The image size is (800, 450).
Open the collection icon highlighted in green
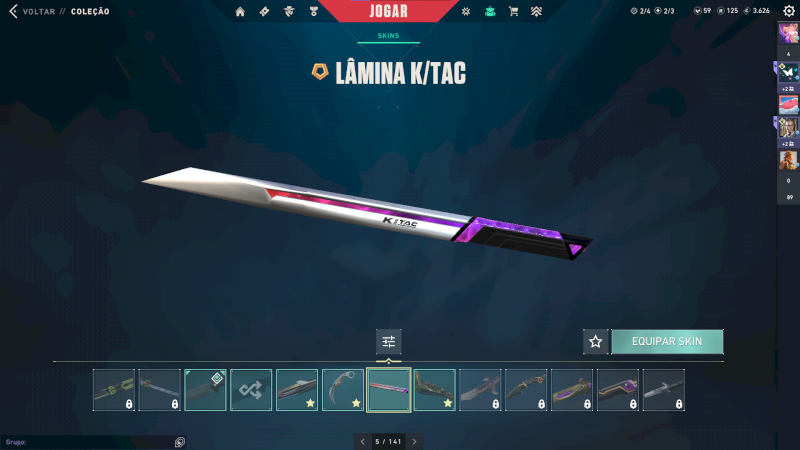click(489, 12)
